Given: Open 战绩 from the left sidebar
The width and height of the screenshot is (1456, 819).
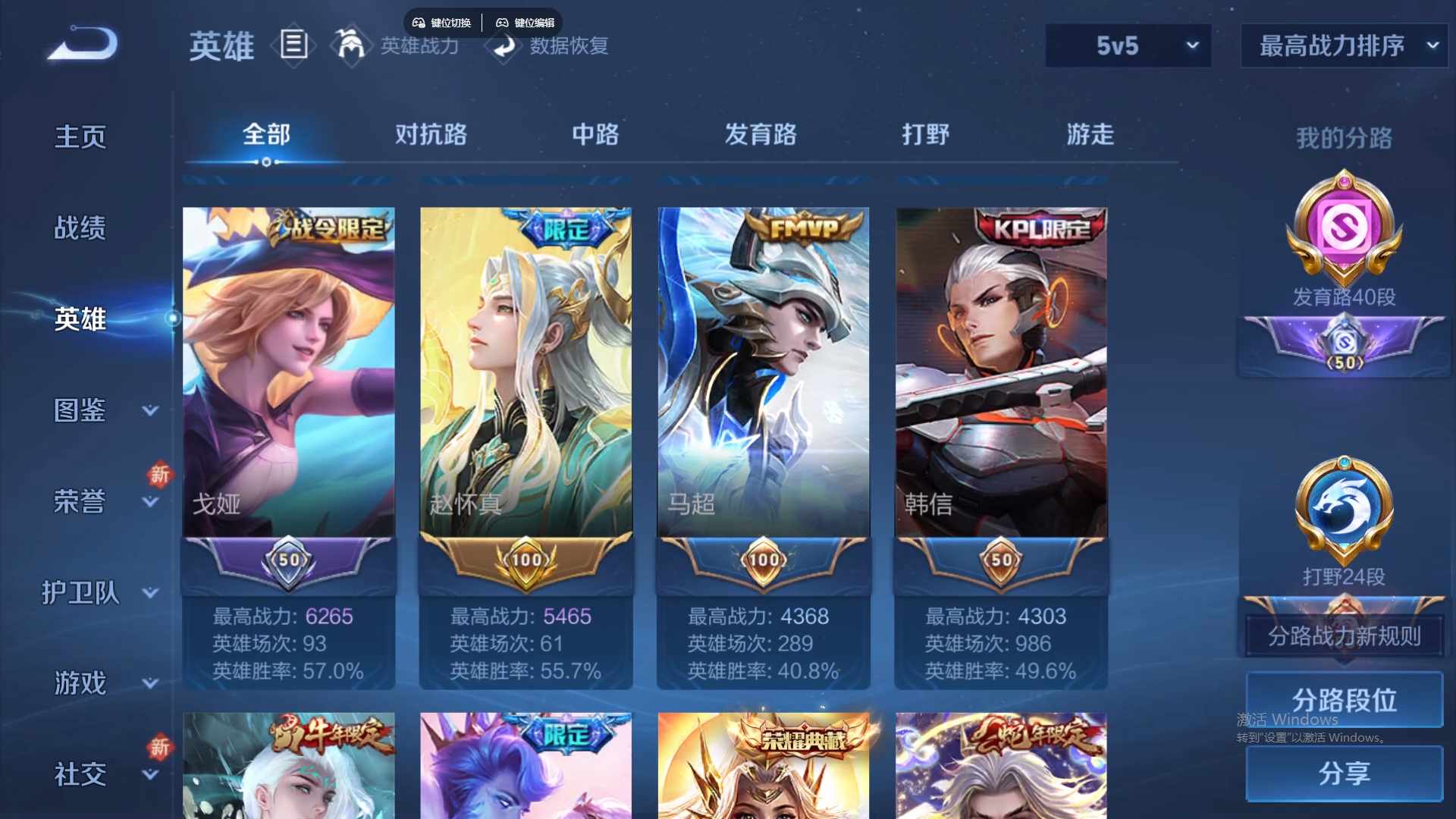Looking at the screenshot, I should pos(79,226).
